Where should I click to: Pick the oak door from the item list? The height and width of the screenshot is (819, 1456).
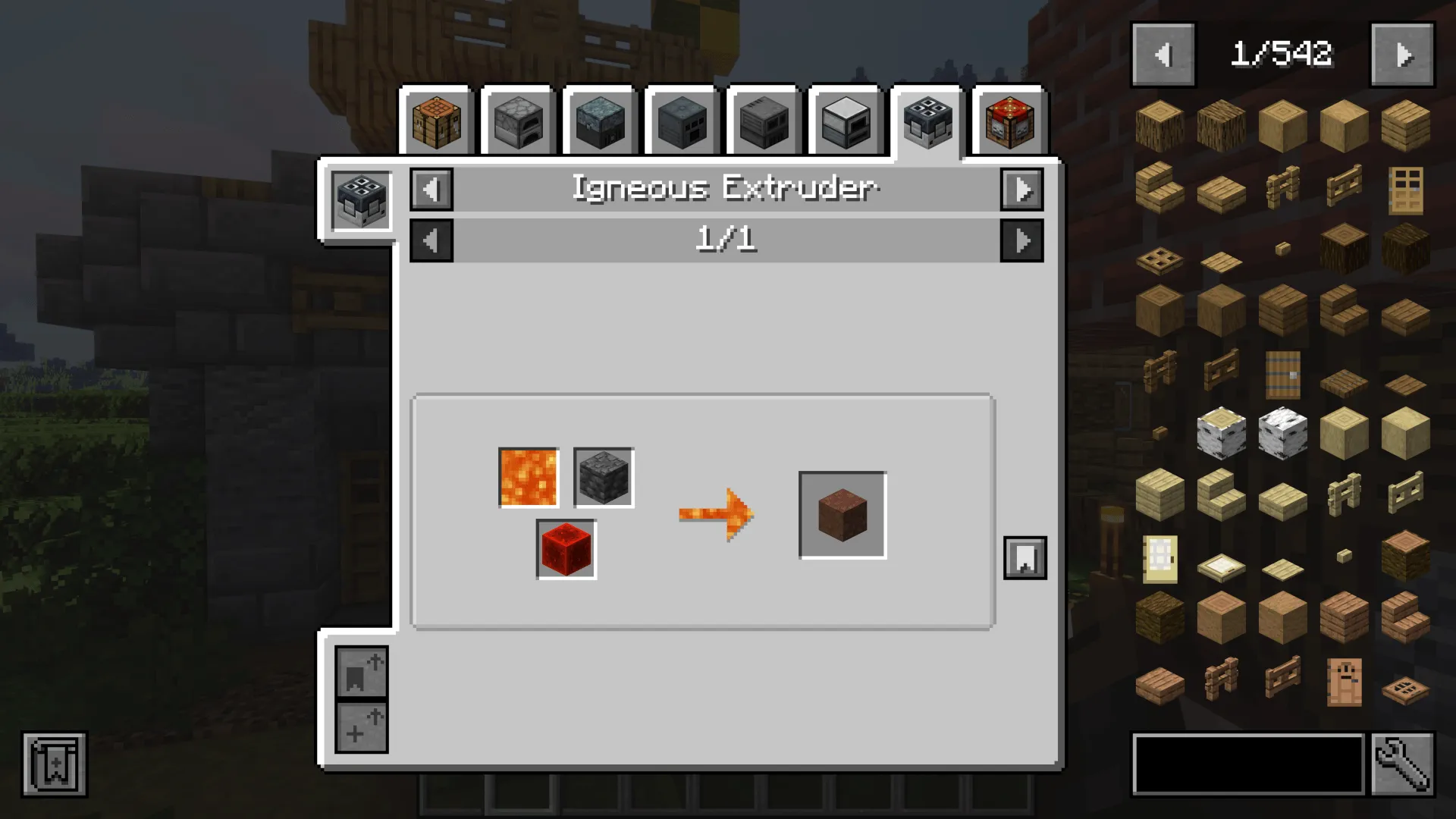coord(1406,189)
